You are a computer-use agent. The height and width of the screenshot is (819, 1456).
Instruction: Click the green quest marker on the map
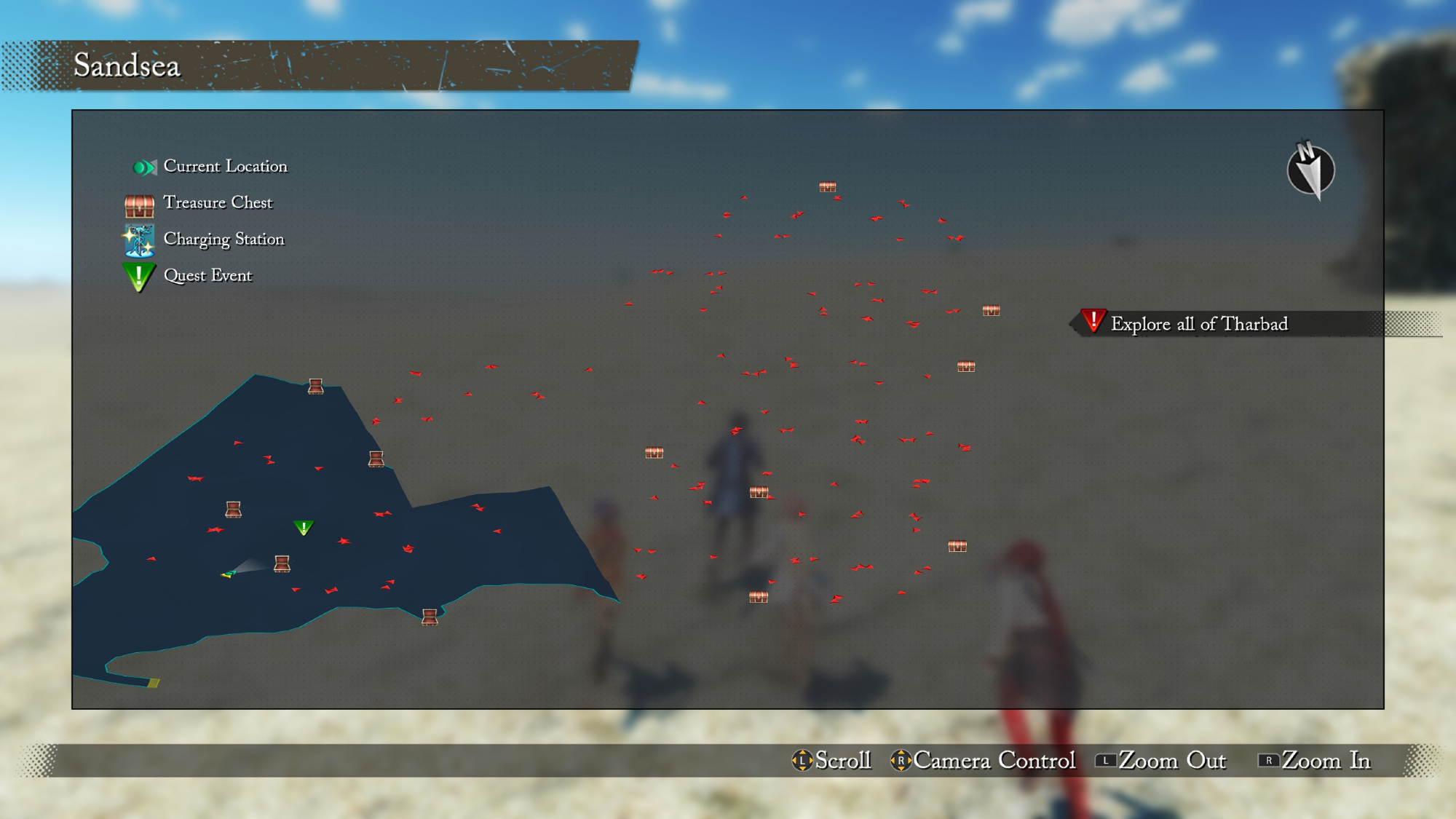304,527
